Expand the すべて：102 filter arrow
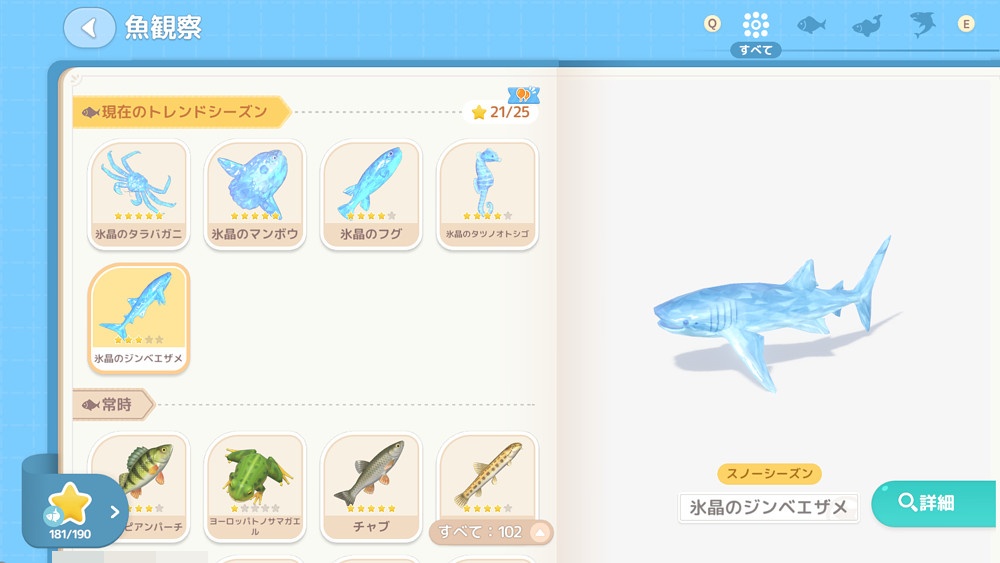 540,532
